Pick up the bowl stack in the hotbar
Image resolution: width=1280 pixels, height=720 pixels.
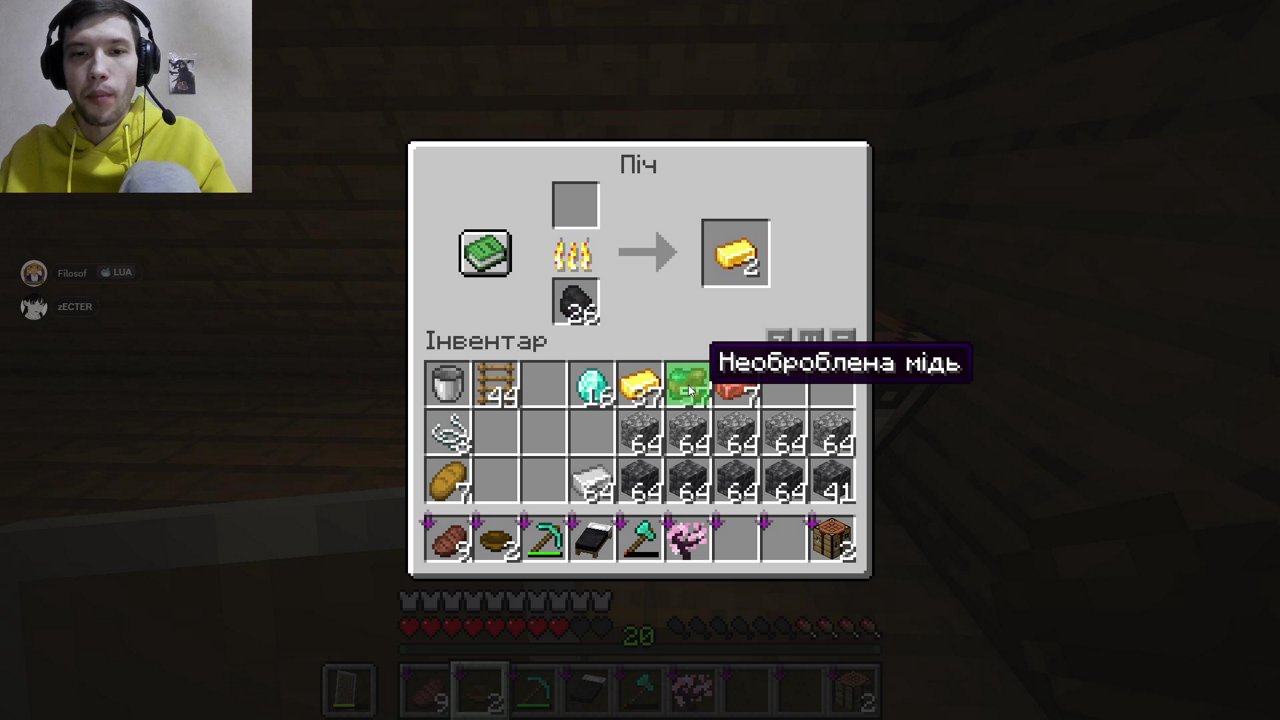point(495,539)
